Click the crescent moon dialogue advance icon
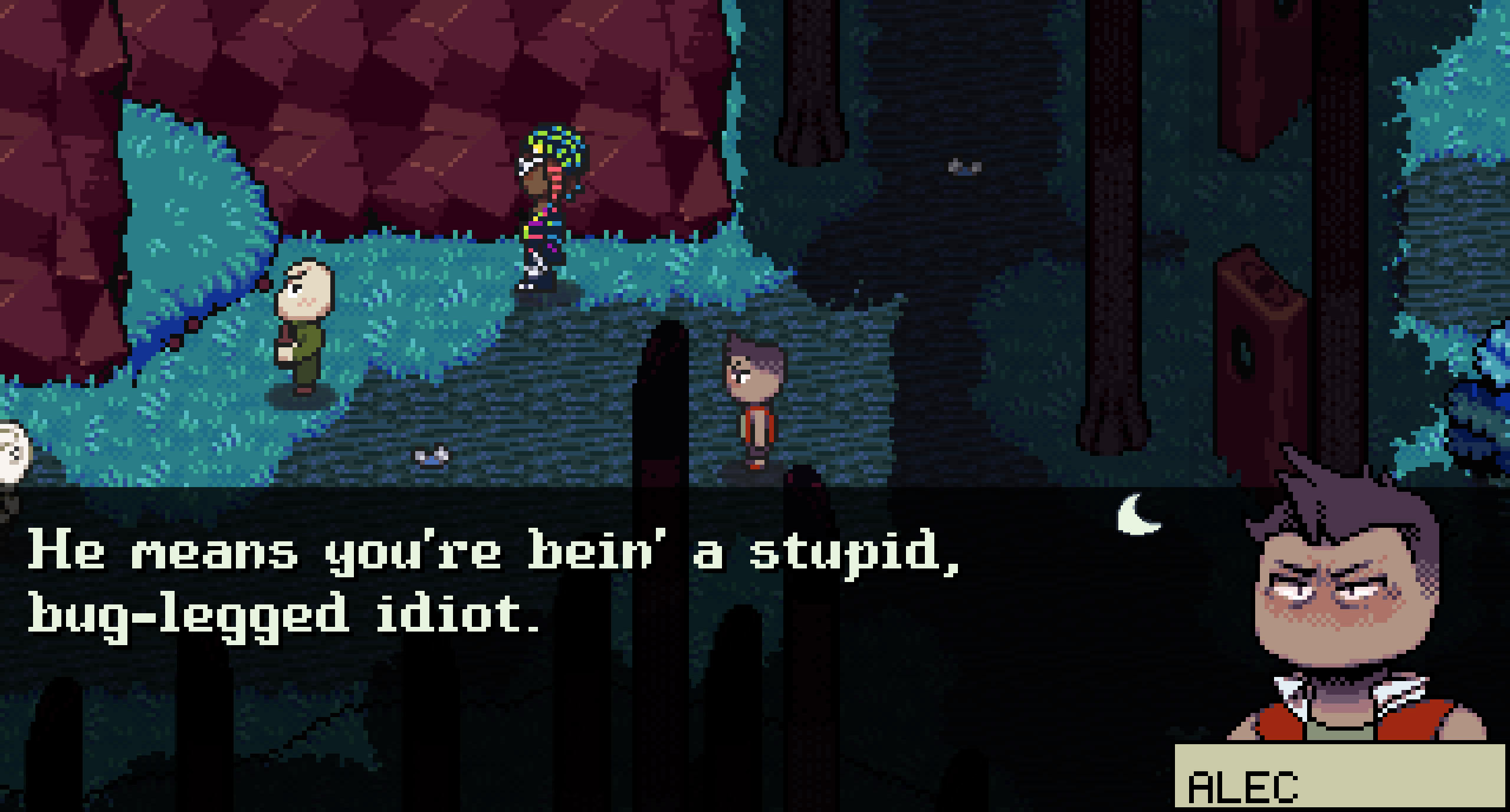 point(1136,515)
